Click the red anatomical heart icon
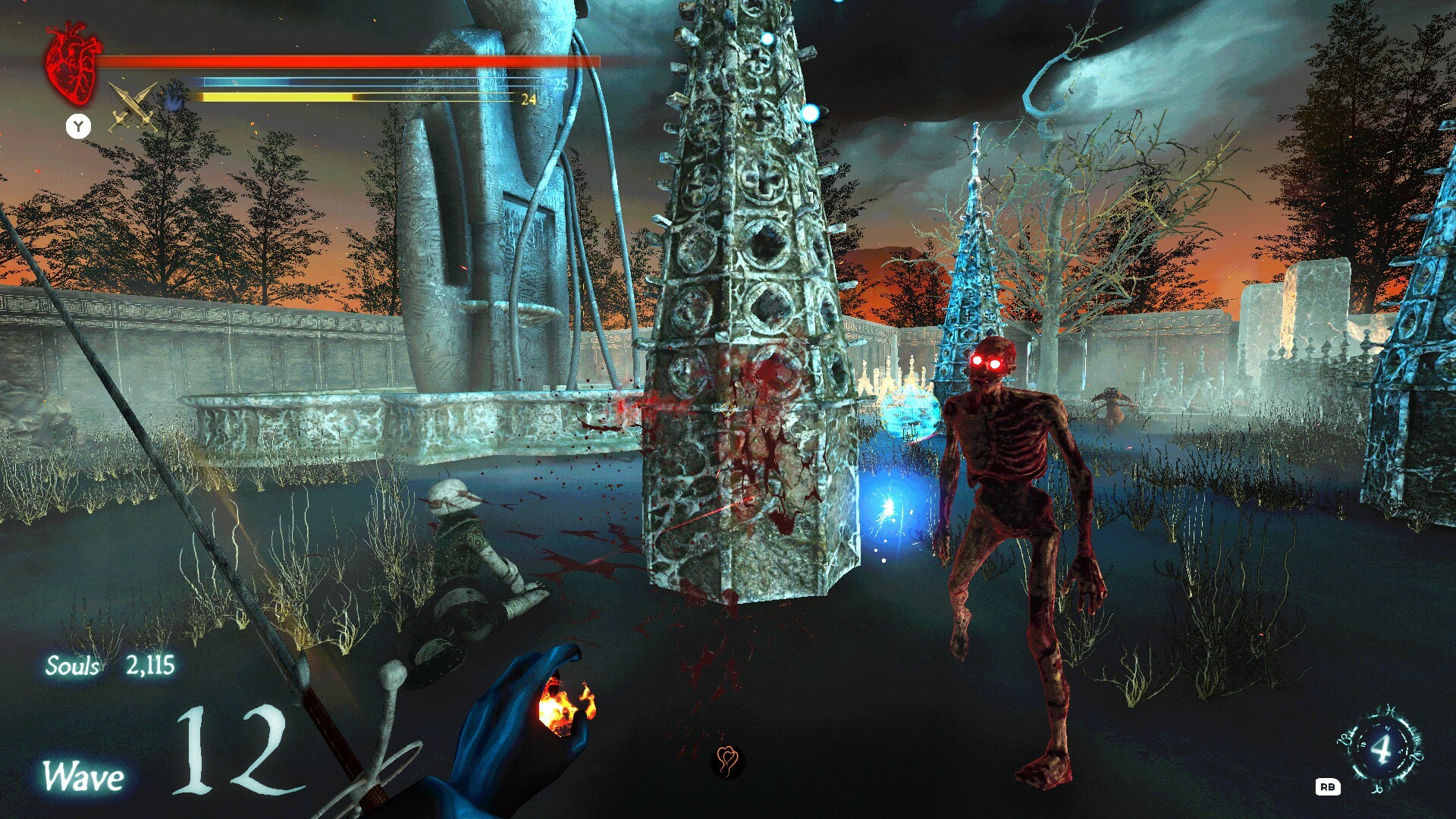1456x819 pixels. coord(73,63)
